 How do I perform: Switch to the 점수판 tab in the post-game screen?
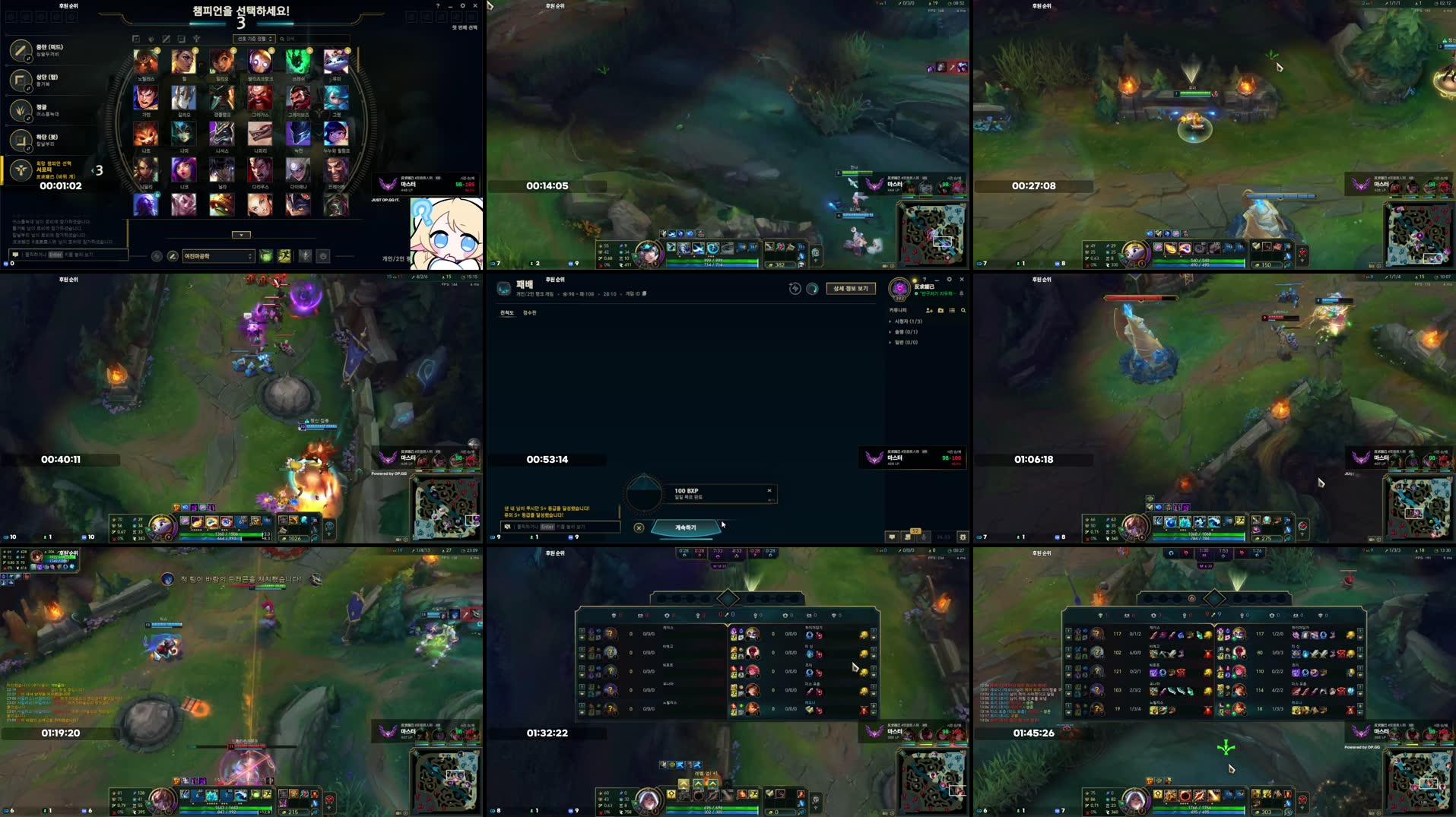coord(529,312)
